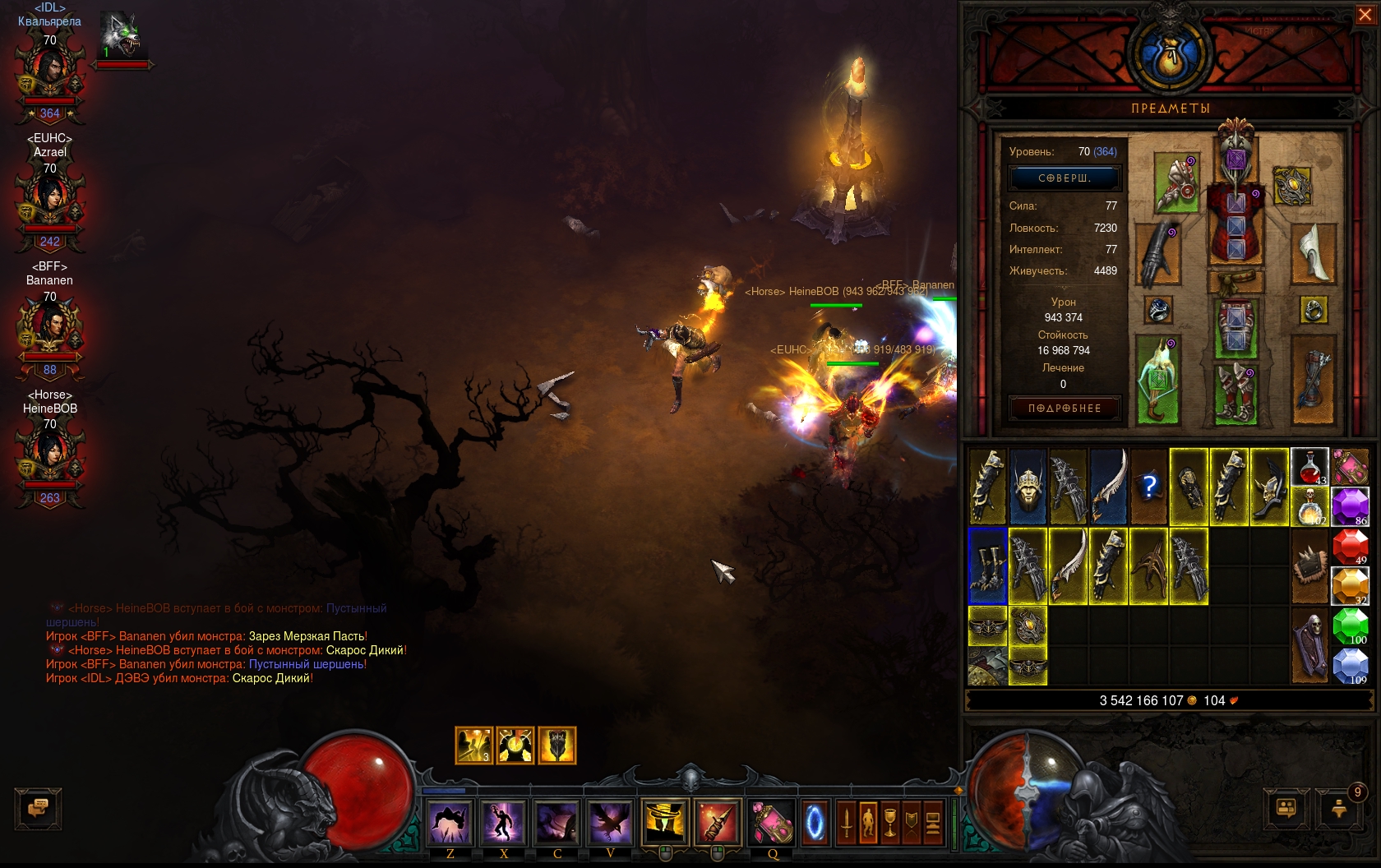Select the green emerald gem stack

click(1350, 626)
